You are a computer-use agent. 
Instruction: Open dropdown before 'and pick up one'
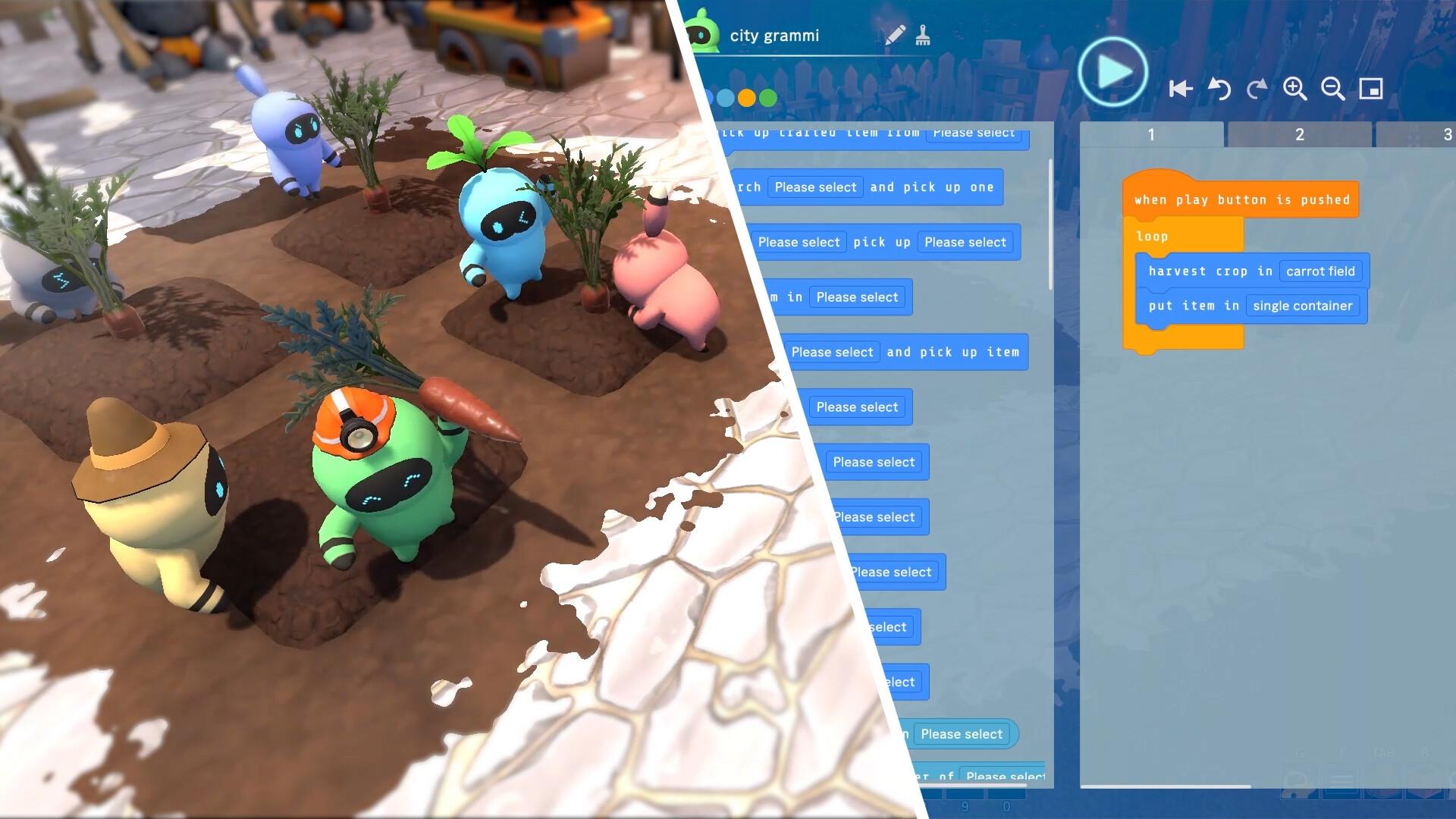click(x=815, y=187)
